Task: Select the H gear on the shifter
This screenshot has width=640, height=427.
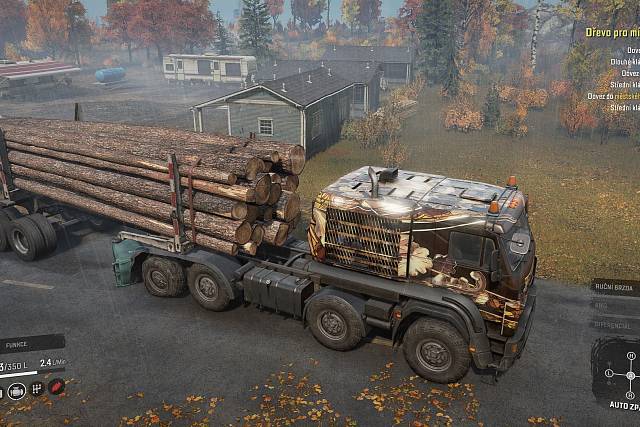Action: pyautogui.click(x=631, y=355)
